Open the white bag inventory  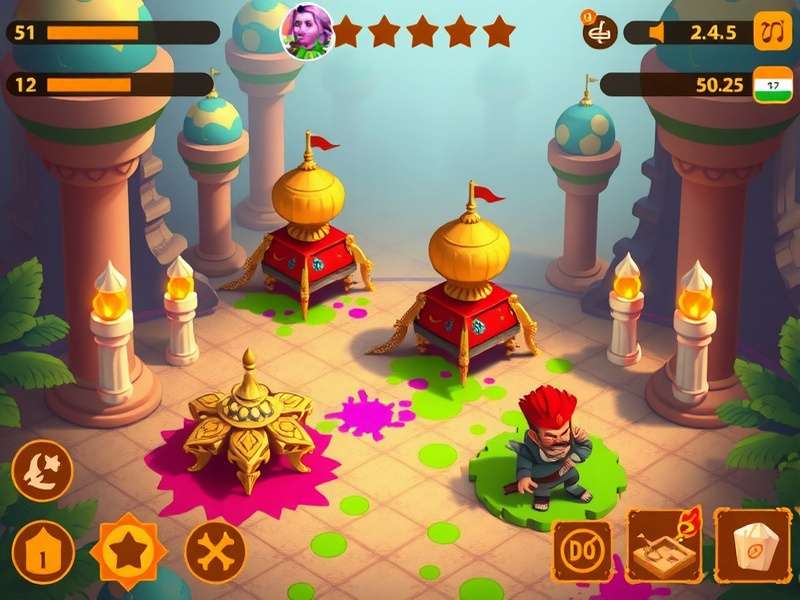[x=753, y=546]
